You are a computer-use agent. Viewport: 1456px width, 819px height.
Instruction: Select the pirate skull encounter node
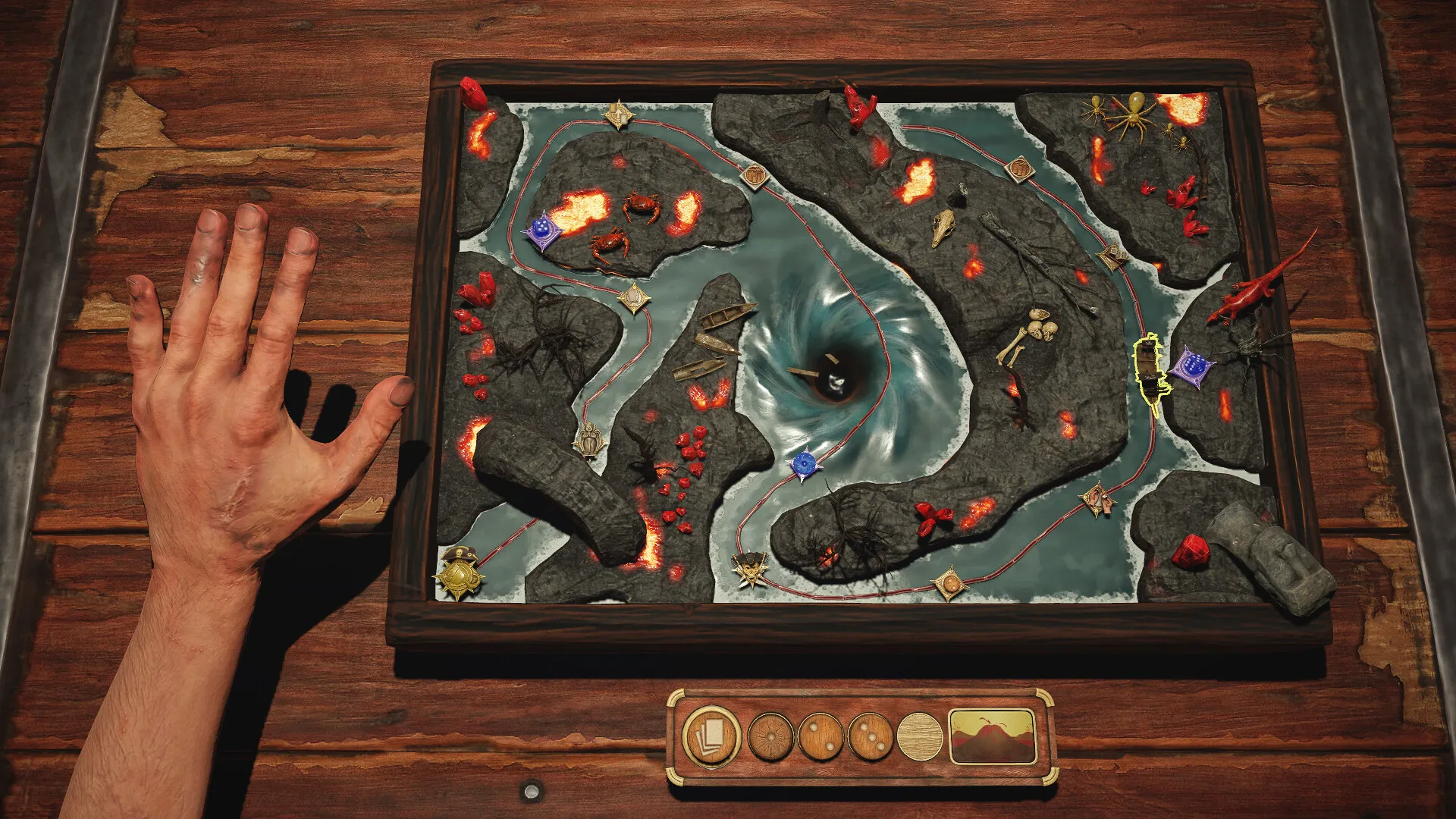pos(751,567)
